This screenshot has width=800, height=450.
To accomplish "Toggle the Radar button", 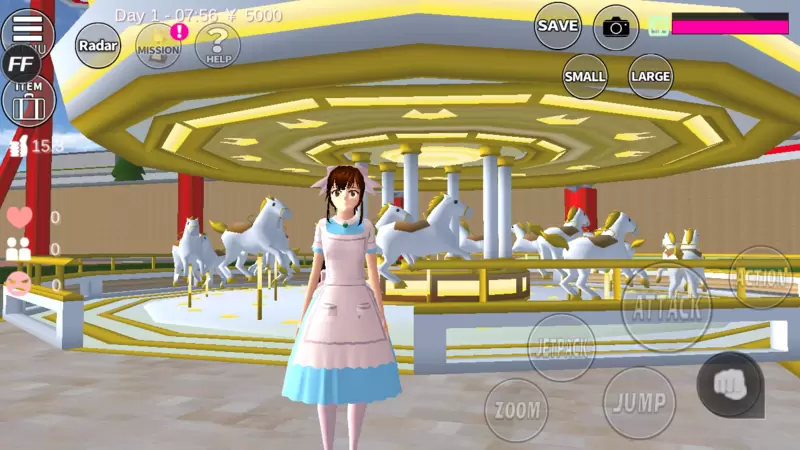I will pyautogui.click(x=98, y=45).
